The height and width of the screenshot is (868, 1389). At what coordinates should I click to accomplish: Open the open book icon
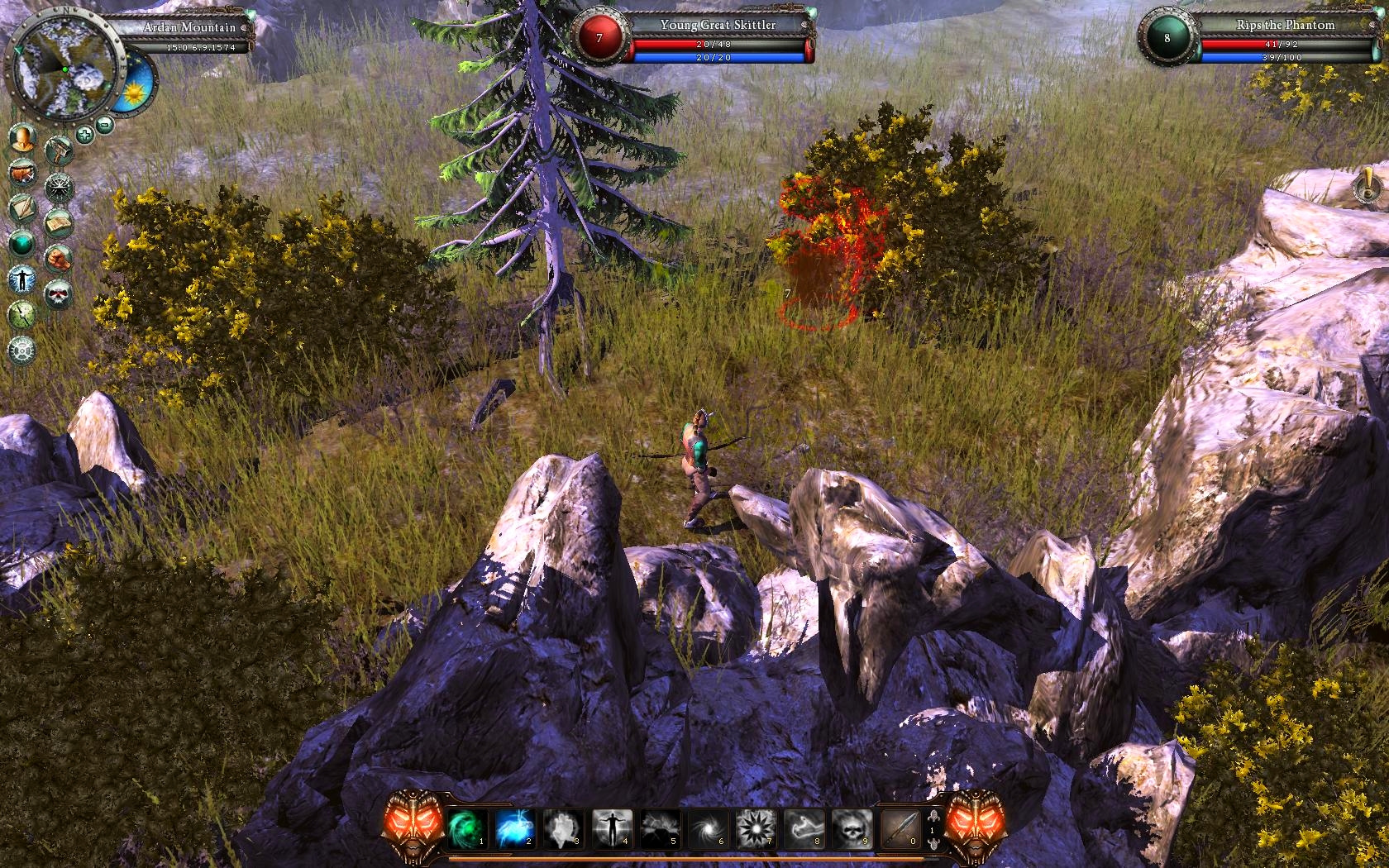(60, 223)
